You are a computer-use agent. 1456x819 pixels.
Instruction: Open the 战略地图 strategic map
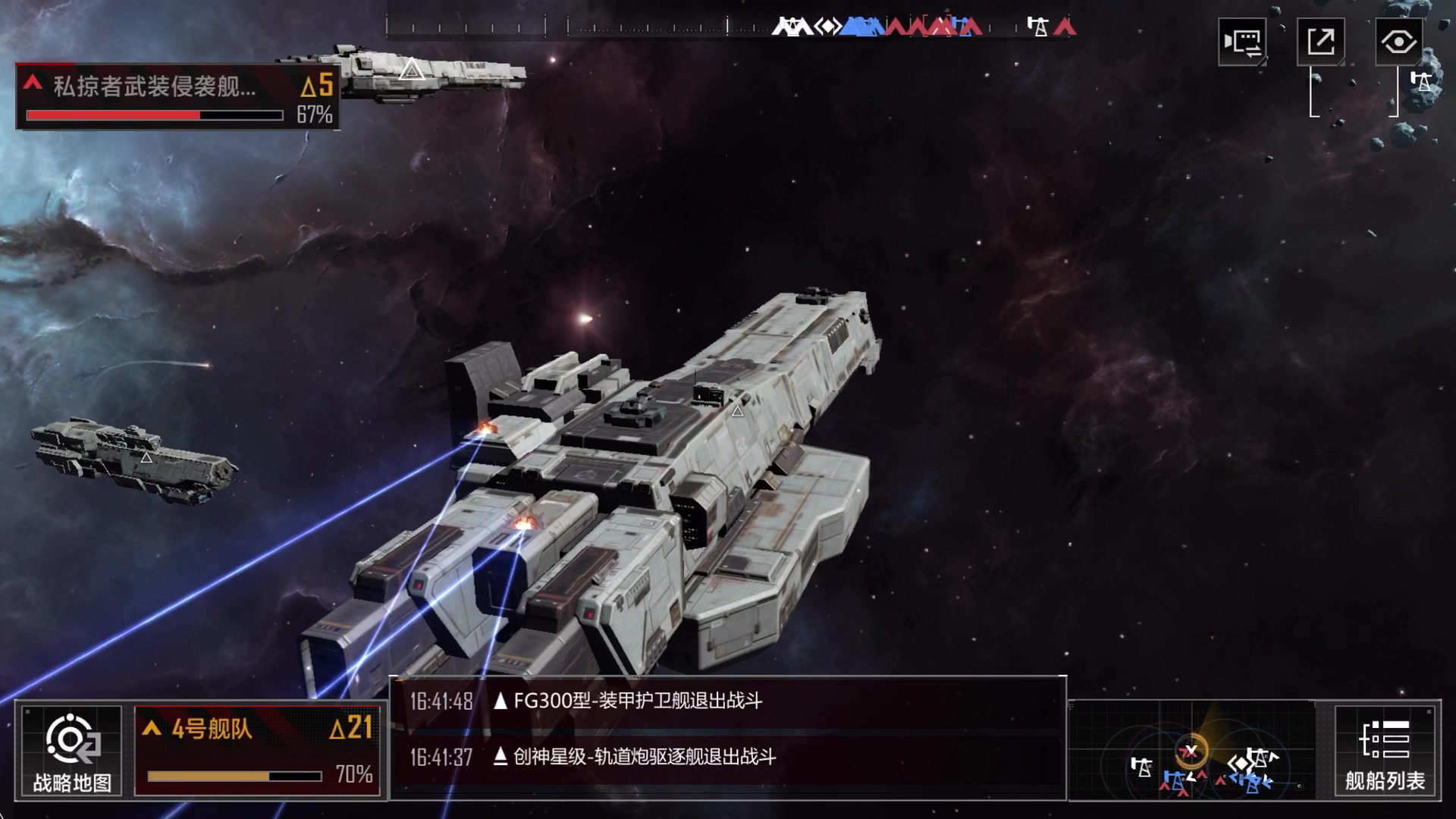(x=72, y=751)
